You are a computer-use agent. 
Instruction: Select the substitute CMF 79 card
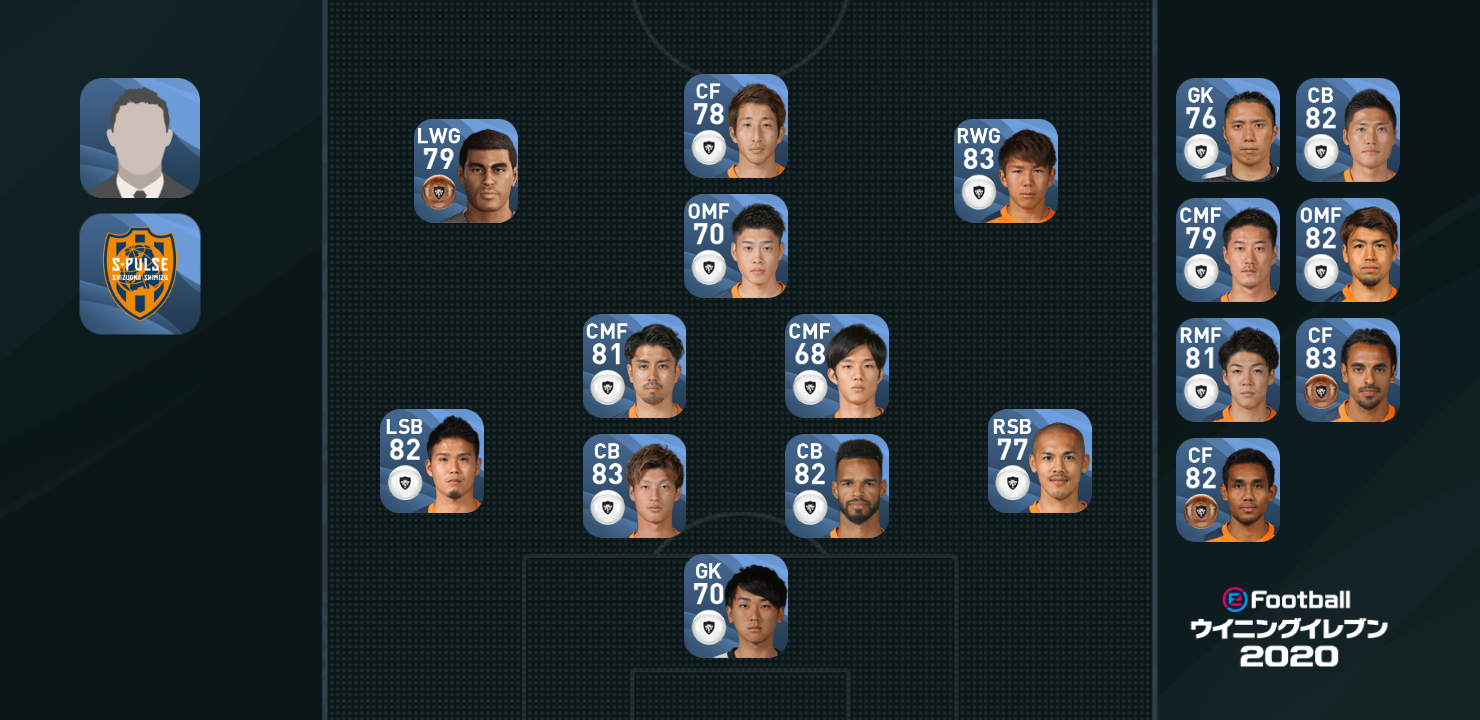pos(1228,250)
